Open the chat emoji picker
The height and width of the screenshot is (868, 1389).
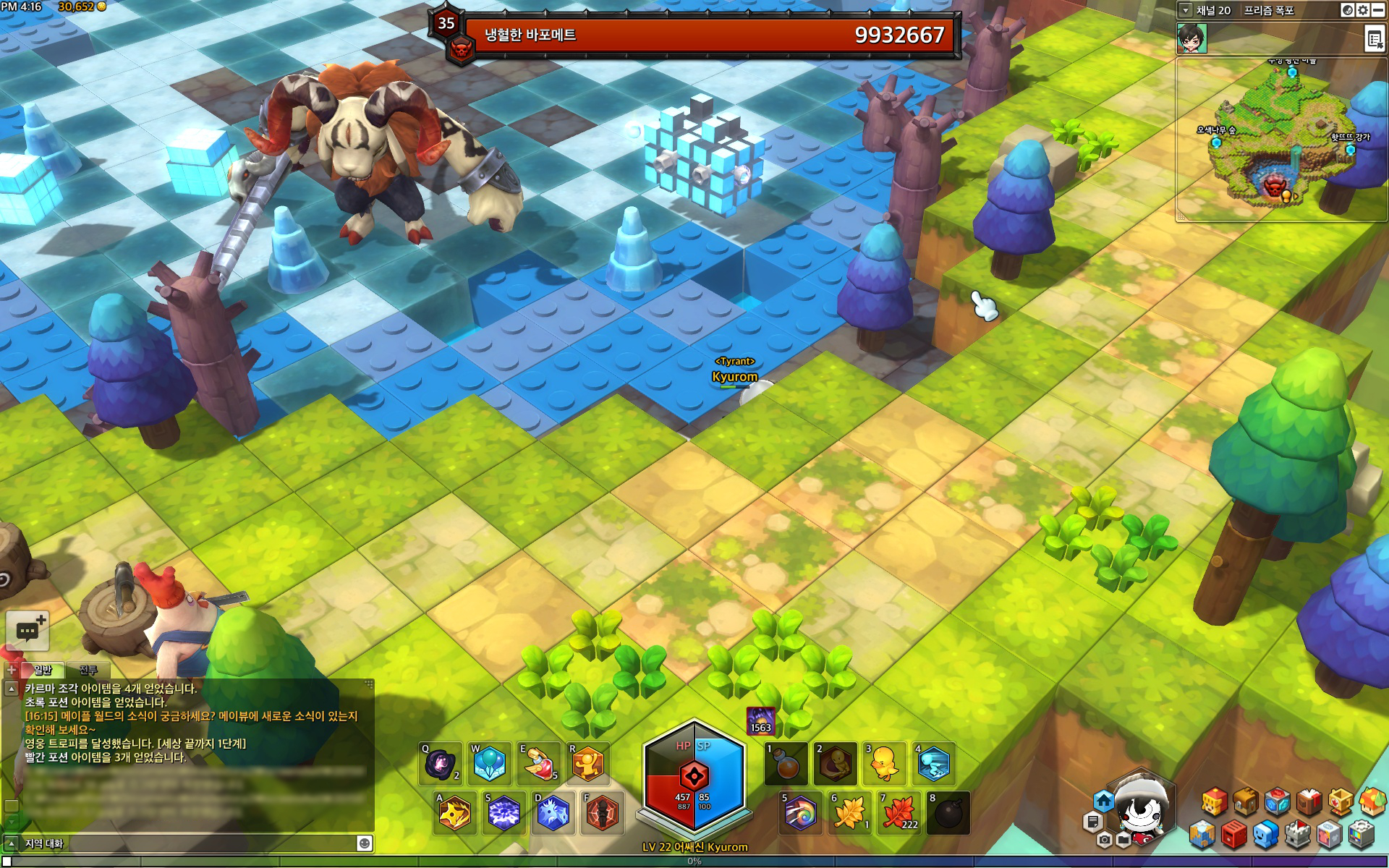[x=365, y=843]
